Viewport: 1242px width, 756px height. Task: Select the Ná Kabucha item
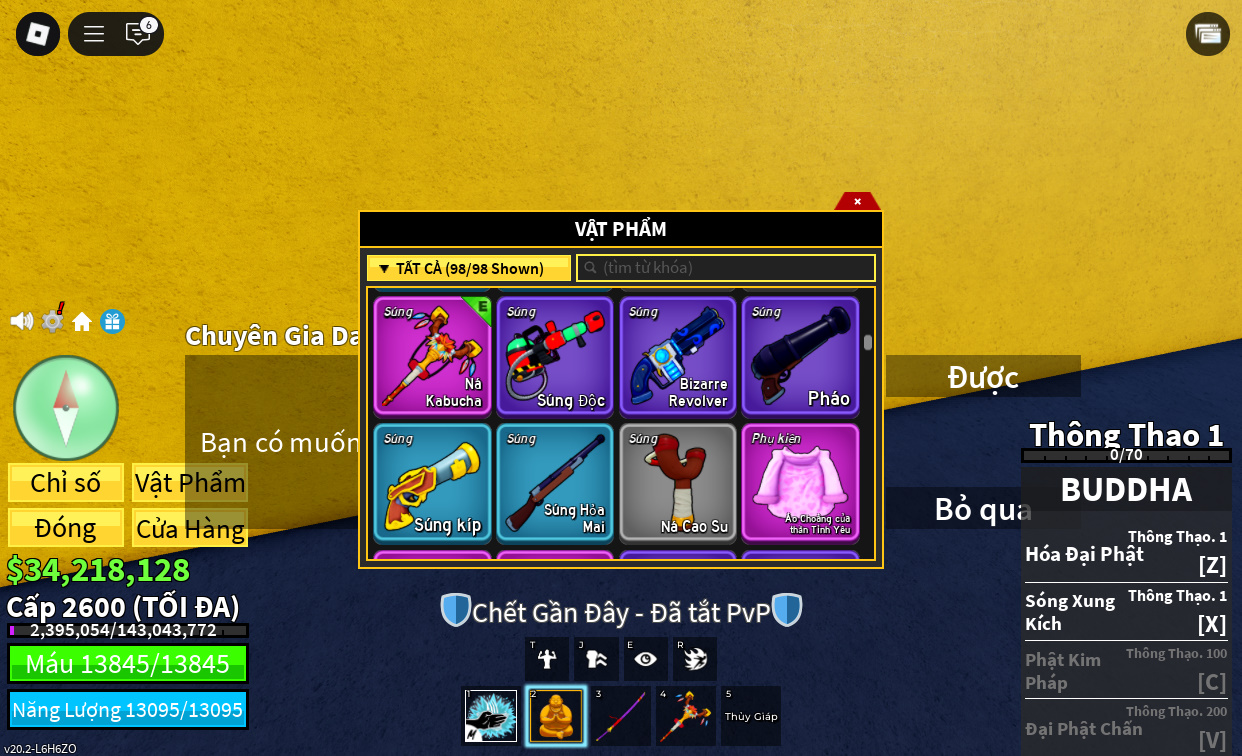433,355
